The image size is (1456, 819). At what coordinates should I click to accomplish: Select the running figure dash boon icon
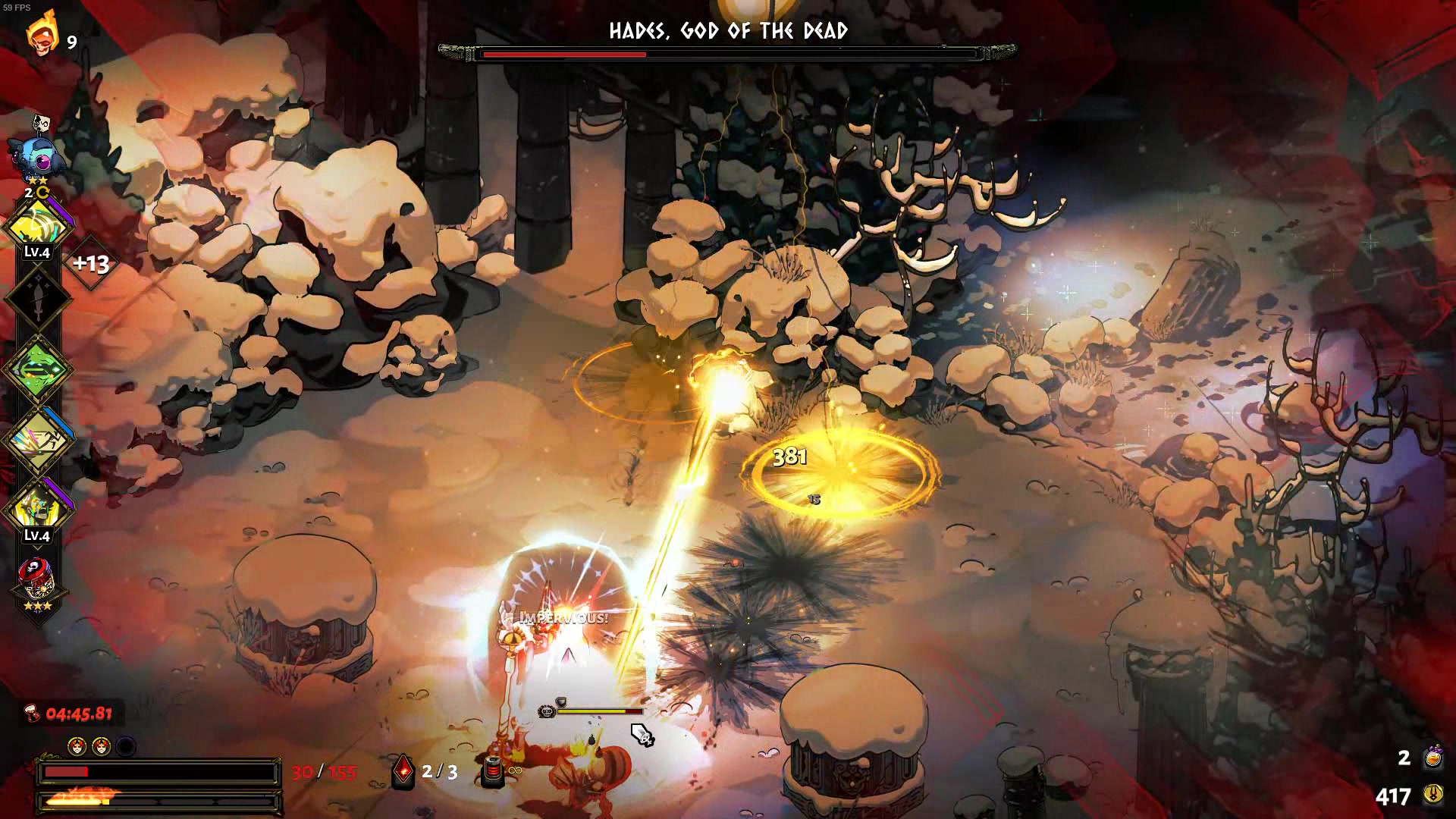[38, 440]
